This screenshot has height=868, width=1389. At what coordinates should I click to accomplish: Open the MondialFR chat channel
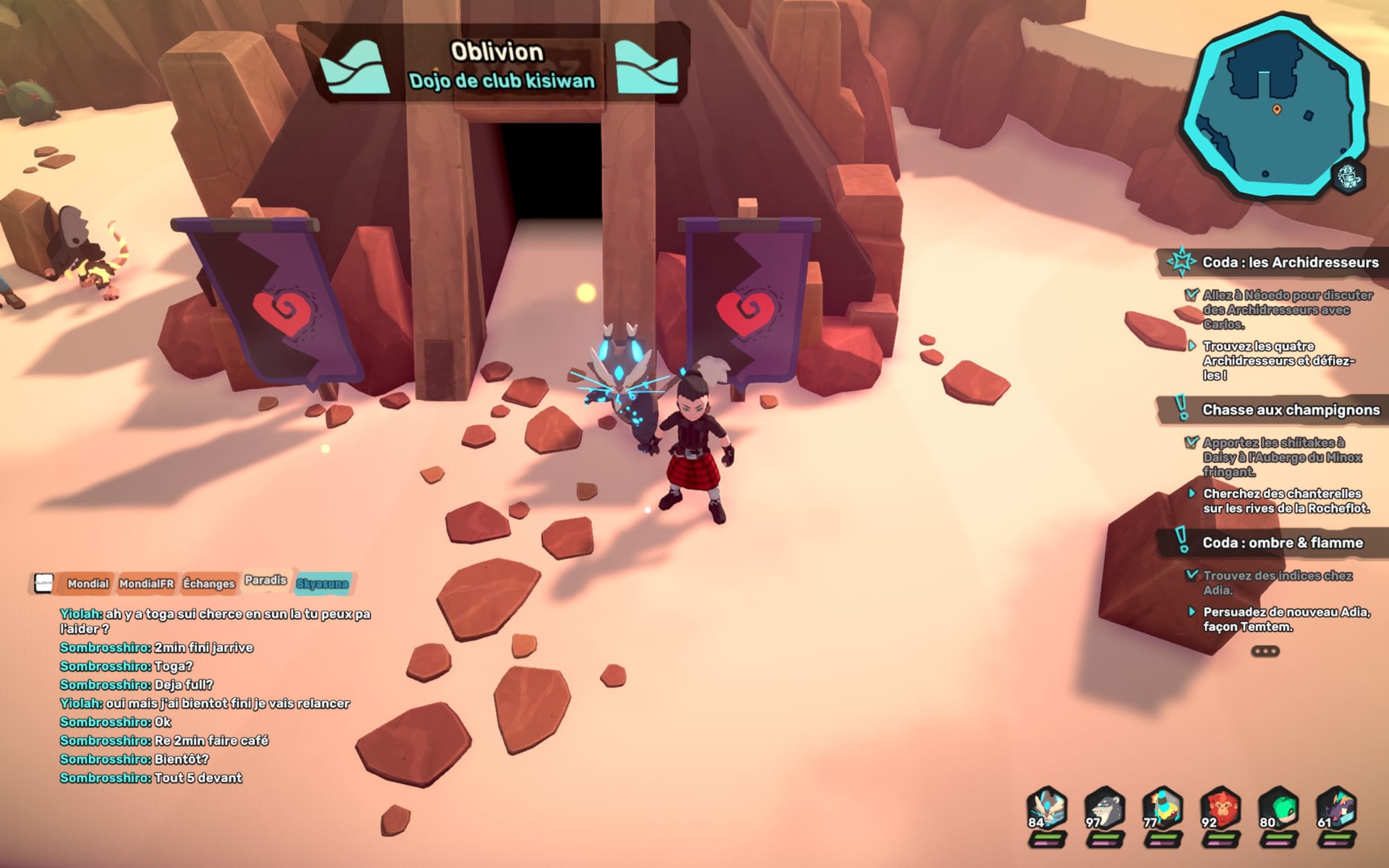point(146,584)
